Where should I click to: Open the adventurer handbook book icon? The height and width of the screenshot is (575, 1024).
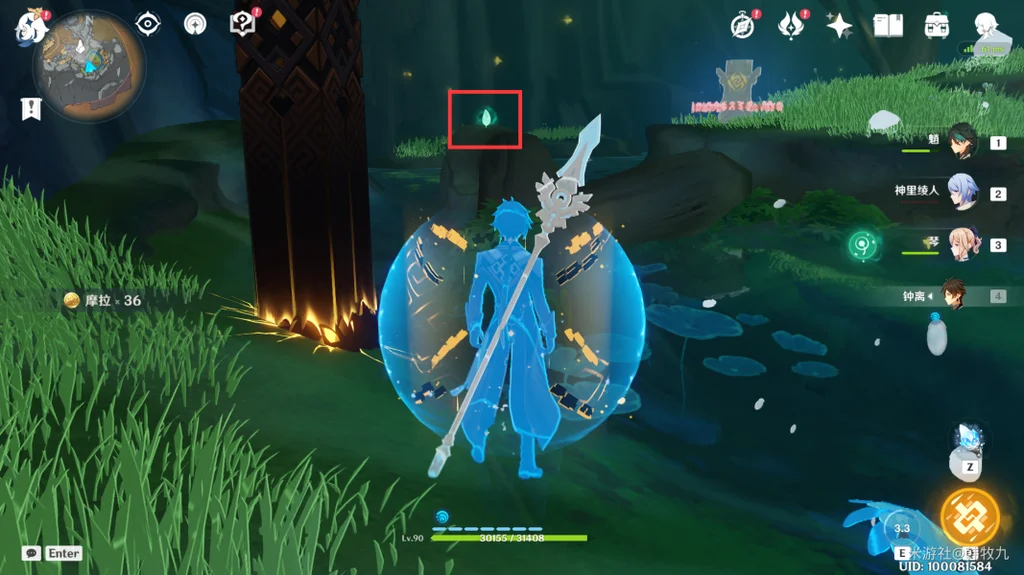888,26
